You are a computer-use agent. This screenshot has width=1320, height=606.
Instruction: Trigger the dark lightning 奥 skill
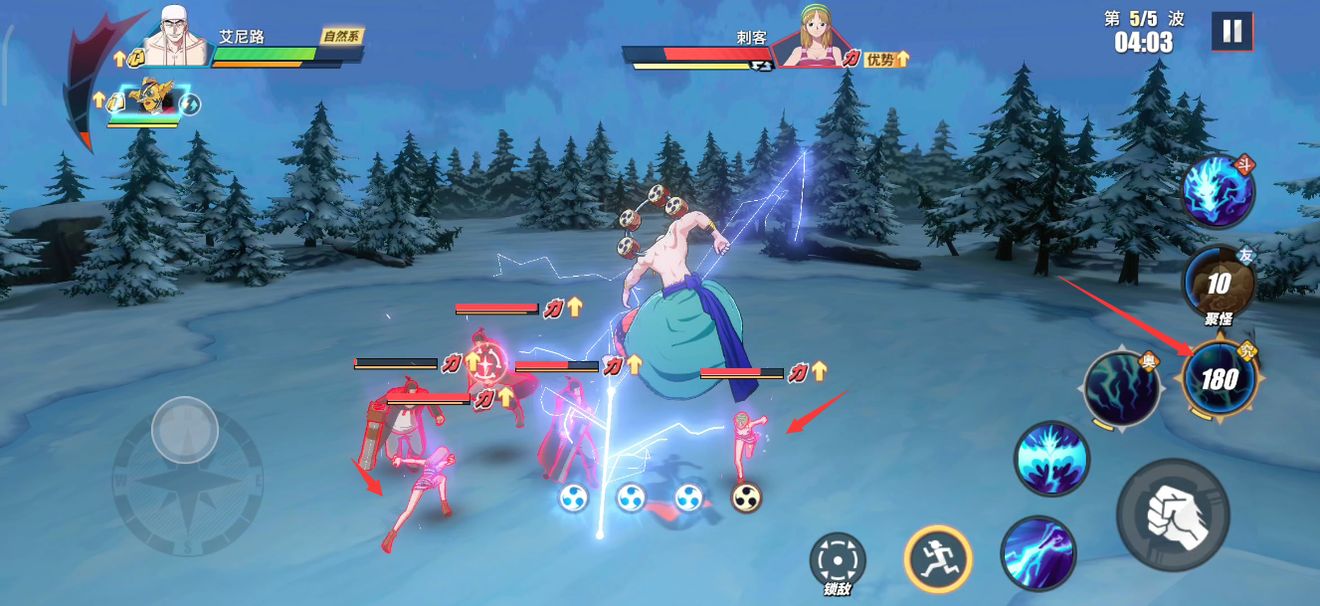tap(1122, 389)
